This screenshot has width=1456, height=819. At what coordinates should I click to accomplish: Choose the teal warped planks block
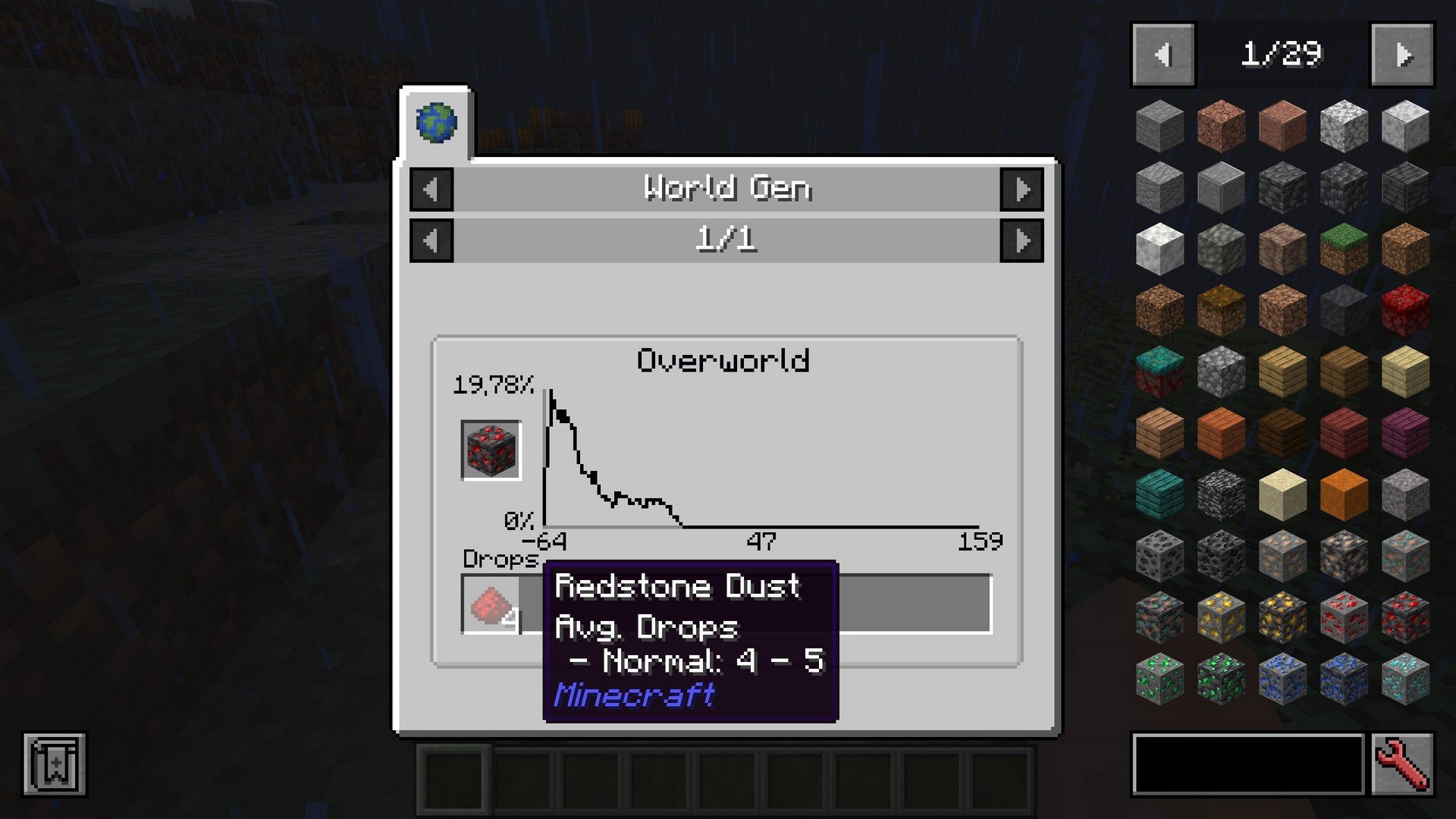[1159, 494]
